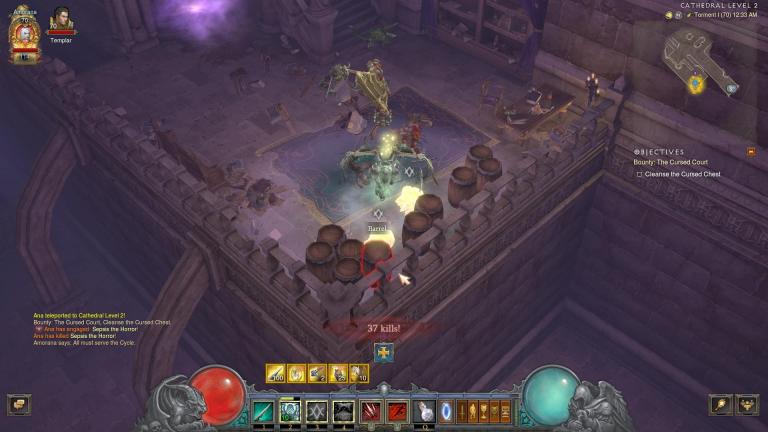Drink the health potion

pos(425,411)
